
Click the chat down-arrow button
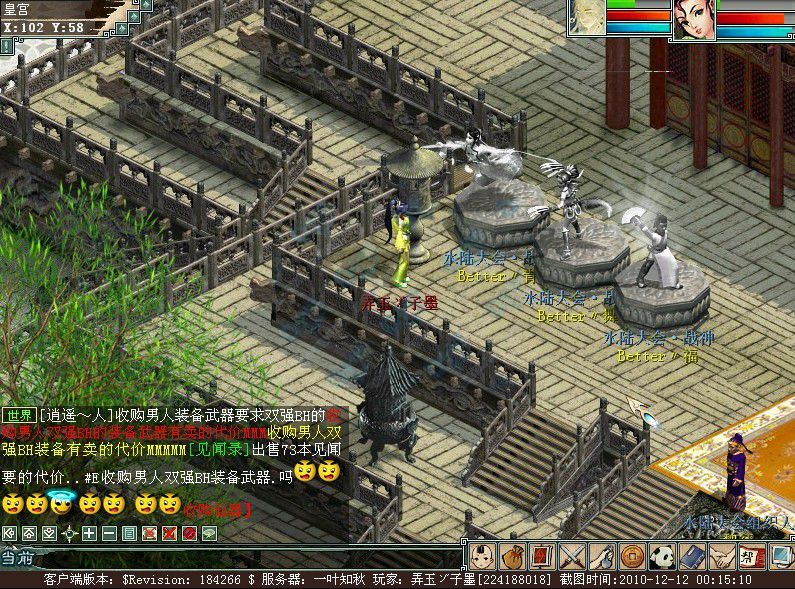click(x=50, y=533)
